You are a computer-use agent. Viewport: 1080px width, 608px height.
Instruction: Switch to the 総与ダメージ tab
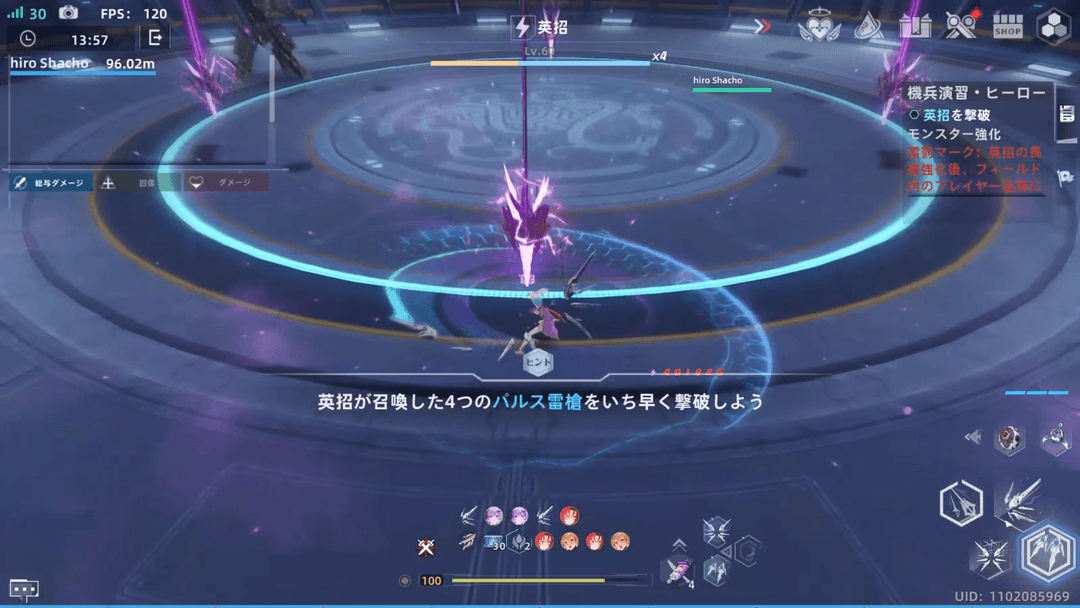(x=51, y=183)
